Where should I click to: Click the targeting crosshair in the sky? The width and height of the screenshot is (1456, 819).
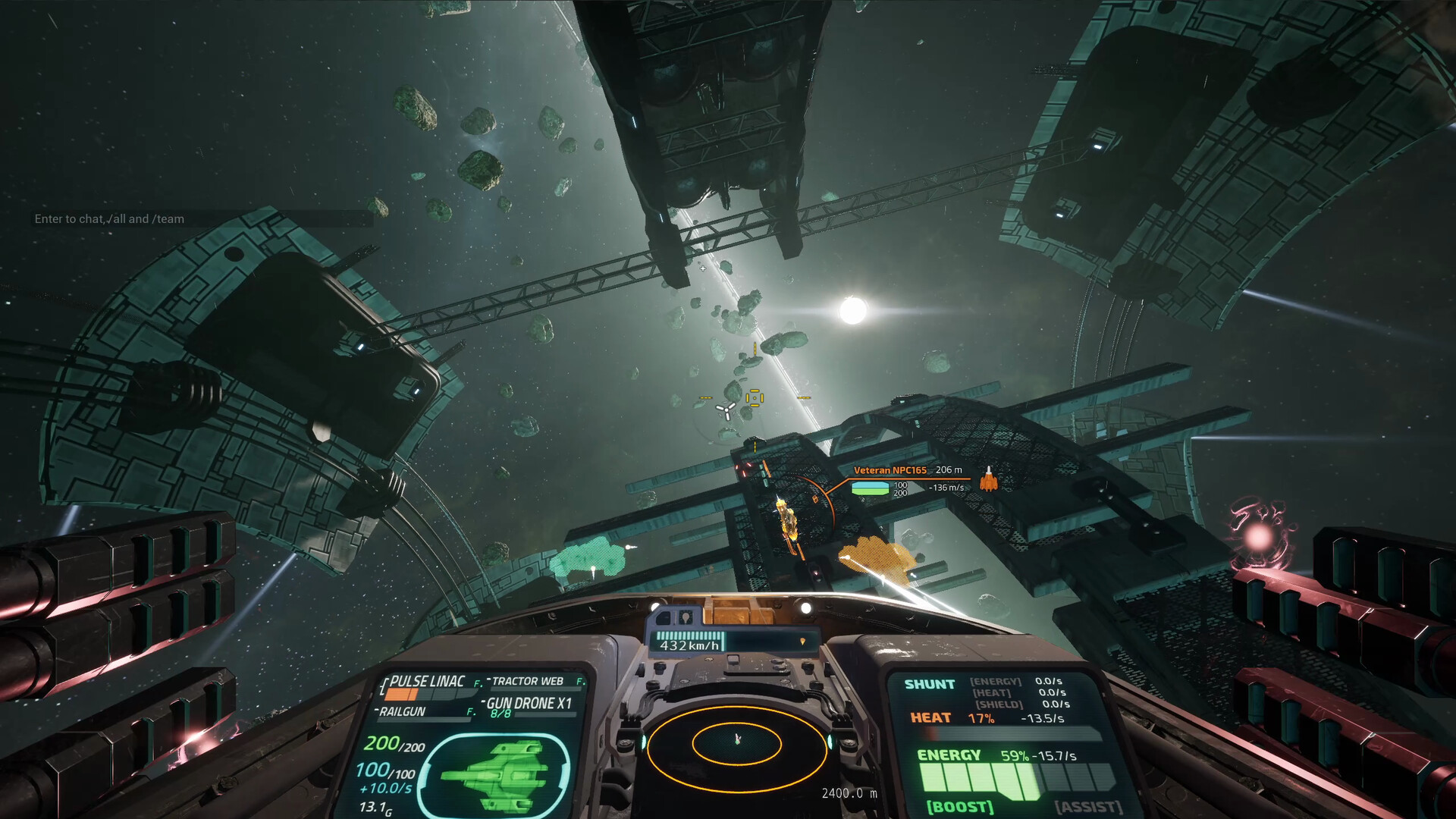tap(703, 268)
